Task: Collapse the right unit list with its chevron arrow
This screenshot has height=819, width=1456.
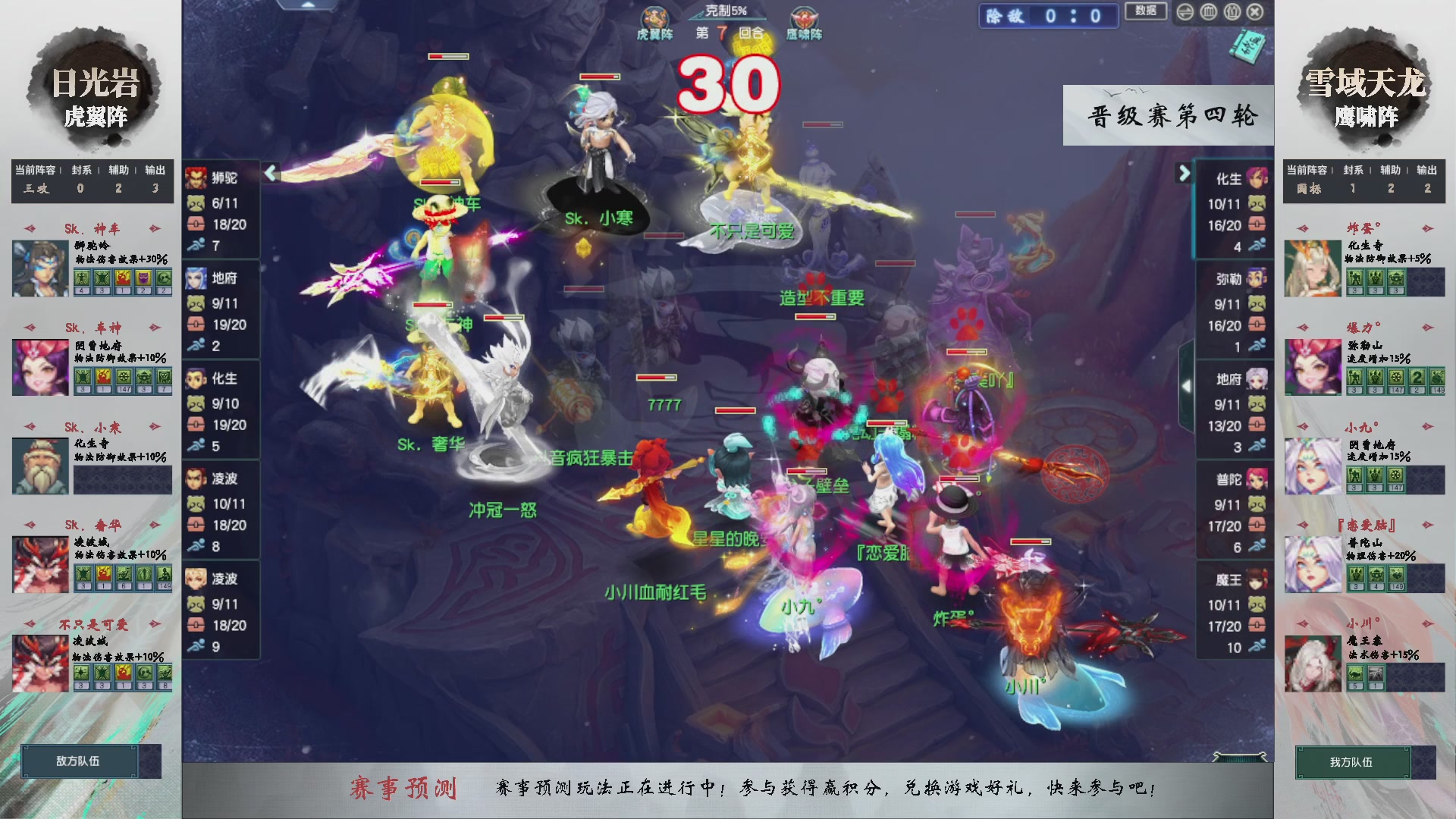Action: [x=1184, y=173]
